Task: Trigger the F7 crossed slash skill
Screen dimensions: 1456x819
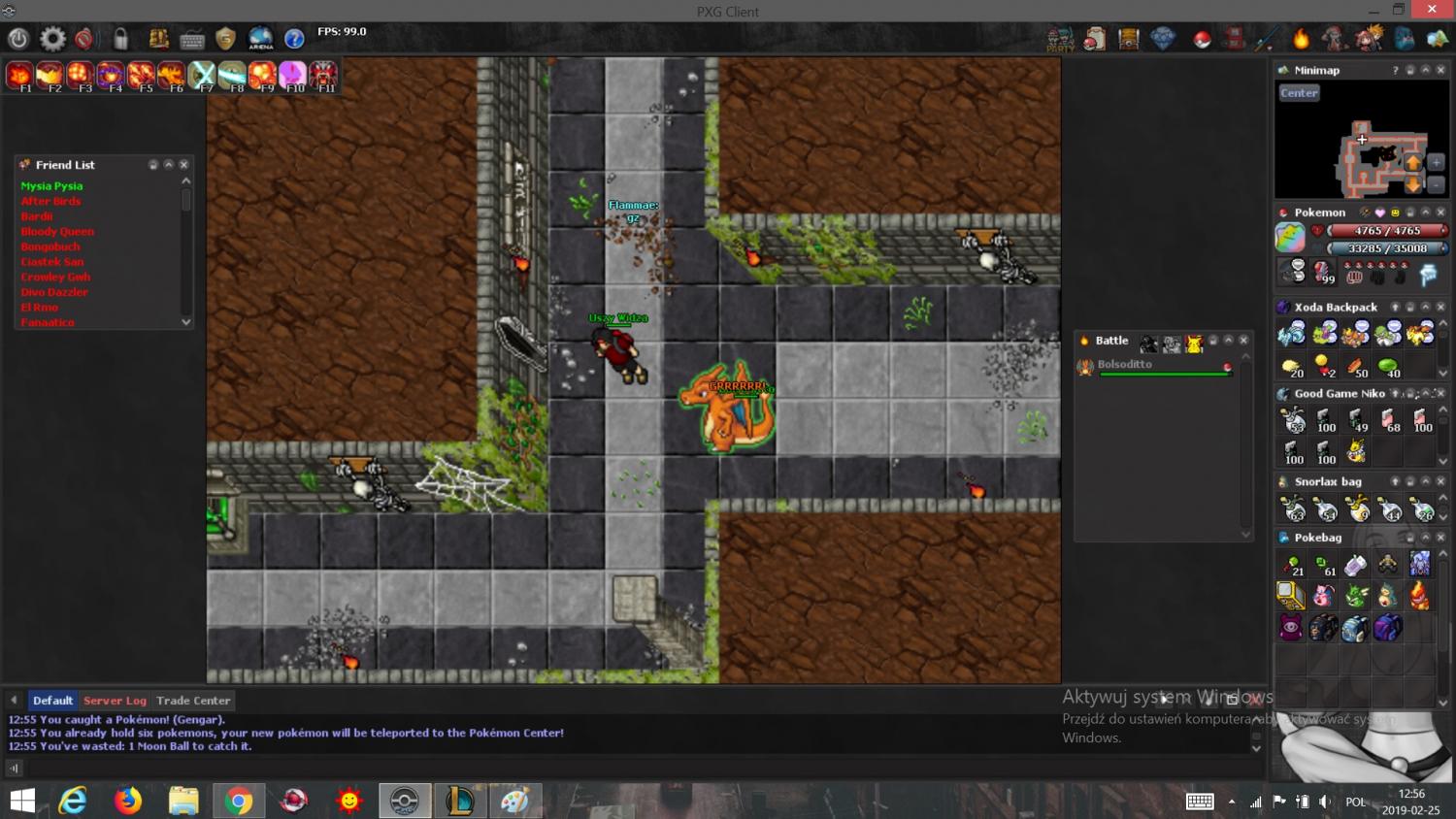Action: point(202,75)
